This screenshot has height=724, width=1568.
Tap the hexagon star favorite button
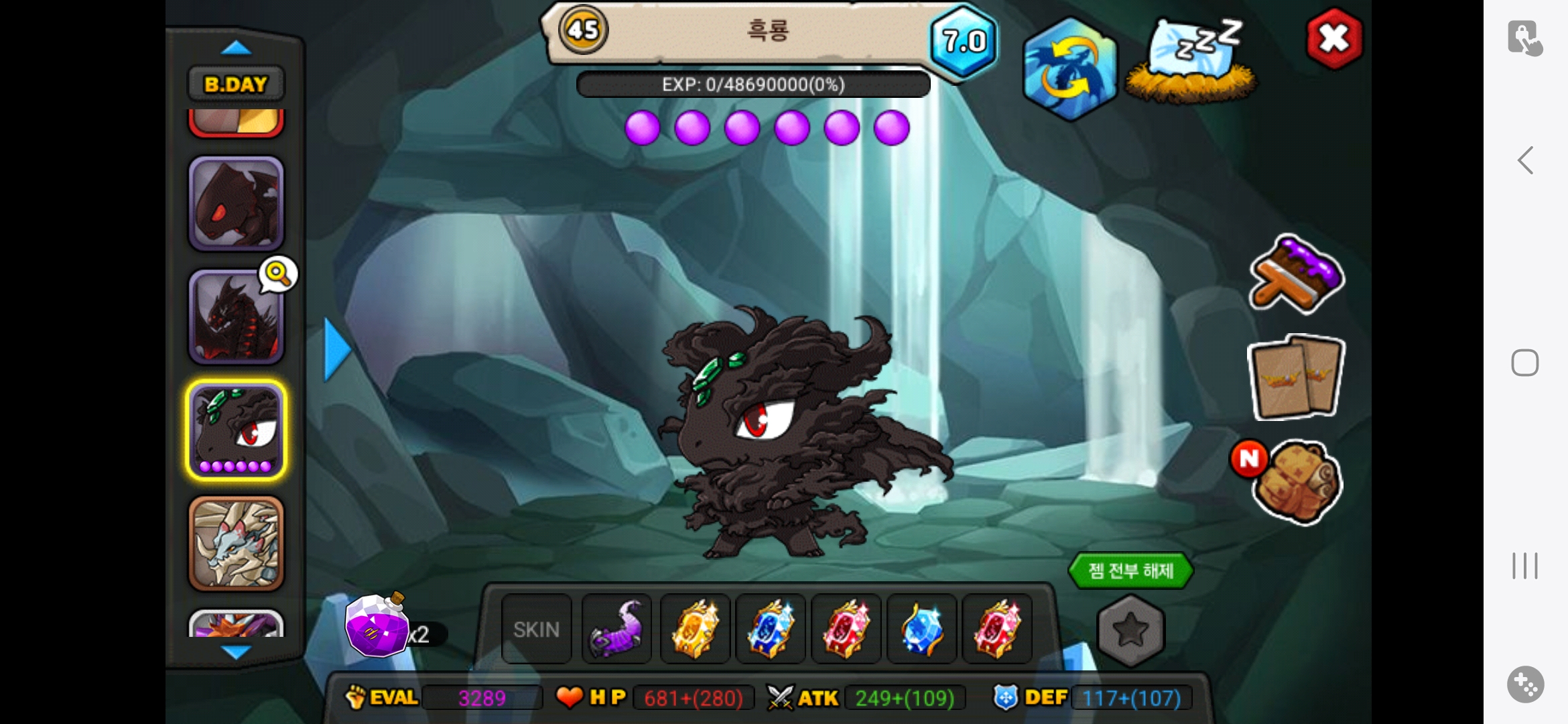[x=1130, y=630]
